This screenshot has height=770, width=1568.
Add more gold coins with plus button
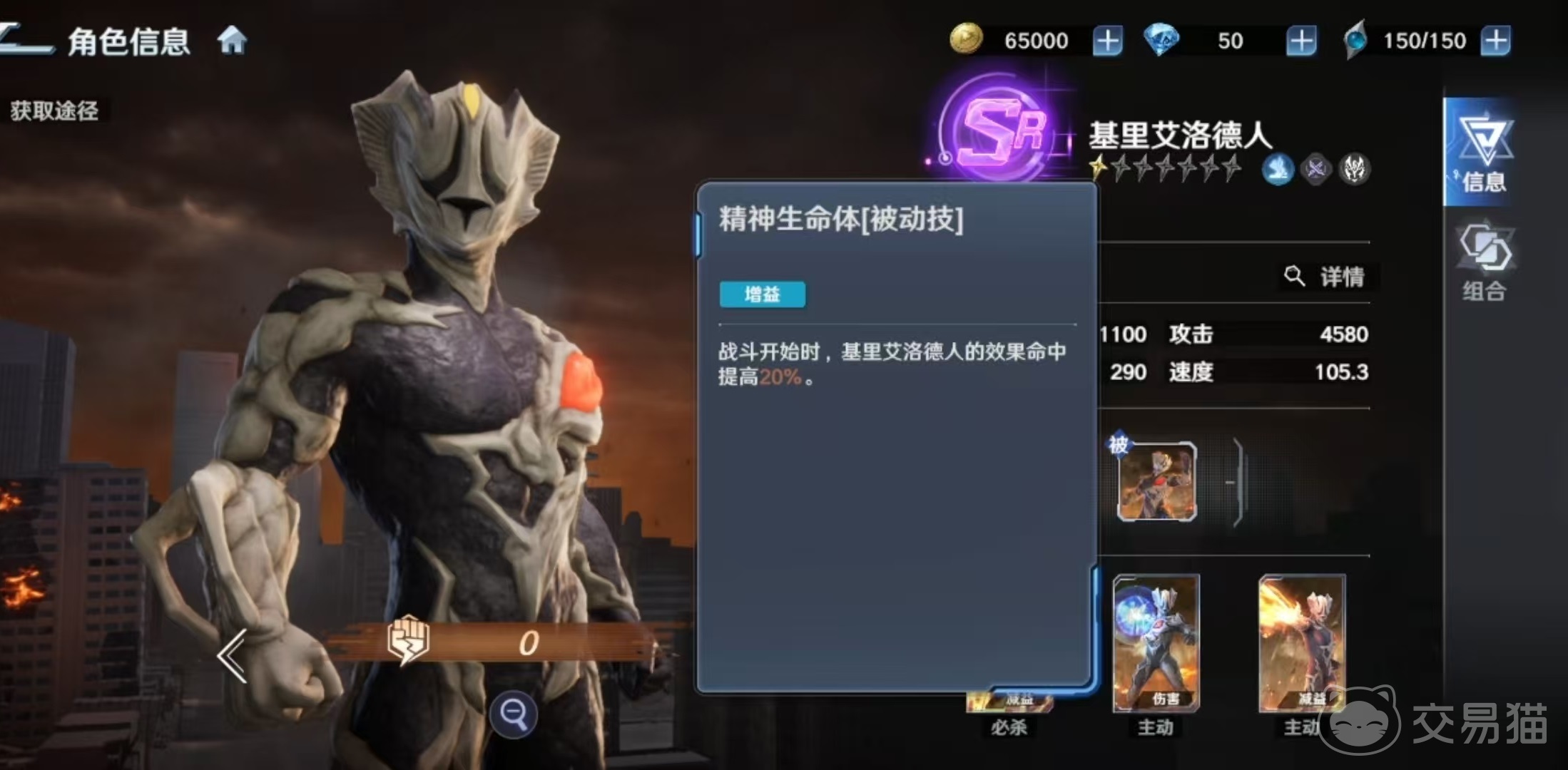[1107, 41]
